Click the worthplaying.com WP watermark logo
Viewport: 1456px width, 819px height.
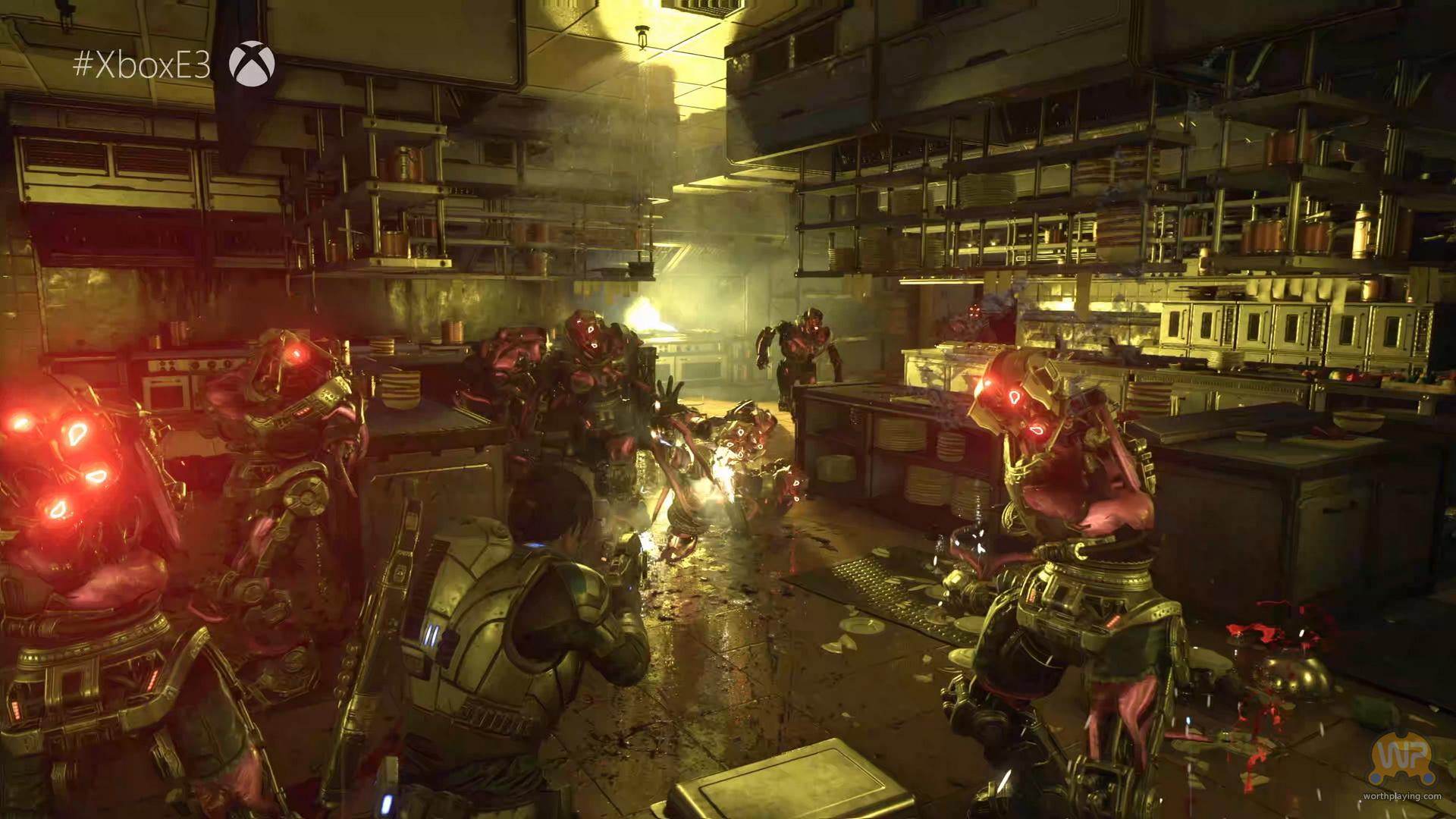pyautogui.click(x=1402, y=760)
